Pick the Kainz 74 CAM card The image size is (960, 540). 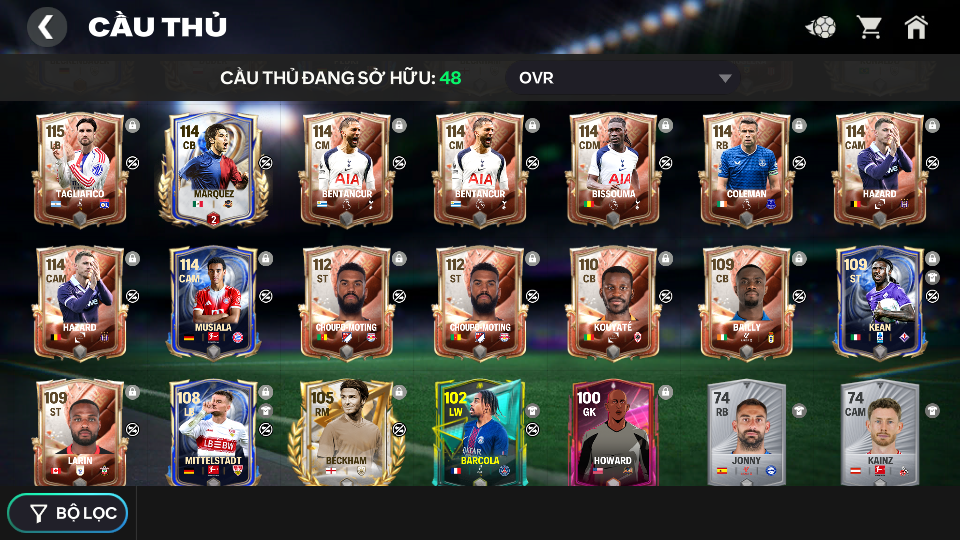pyautogui.click(x=879, y=432)
